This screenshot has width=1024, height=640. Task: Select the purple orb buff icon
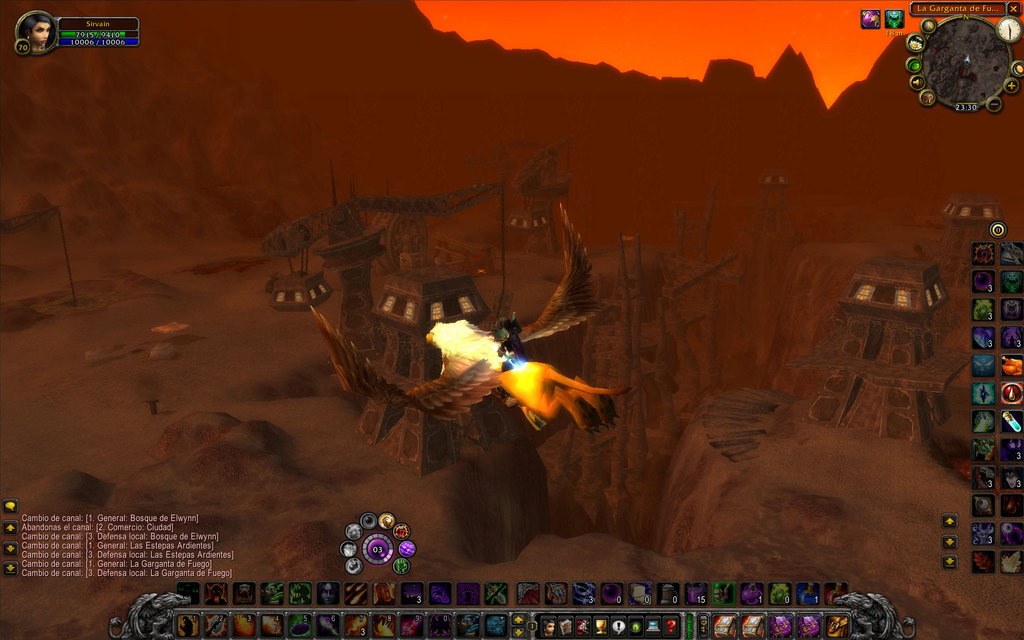coord(870,19)
